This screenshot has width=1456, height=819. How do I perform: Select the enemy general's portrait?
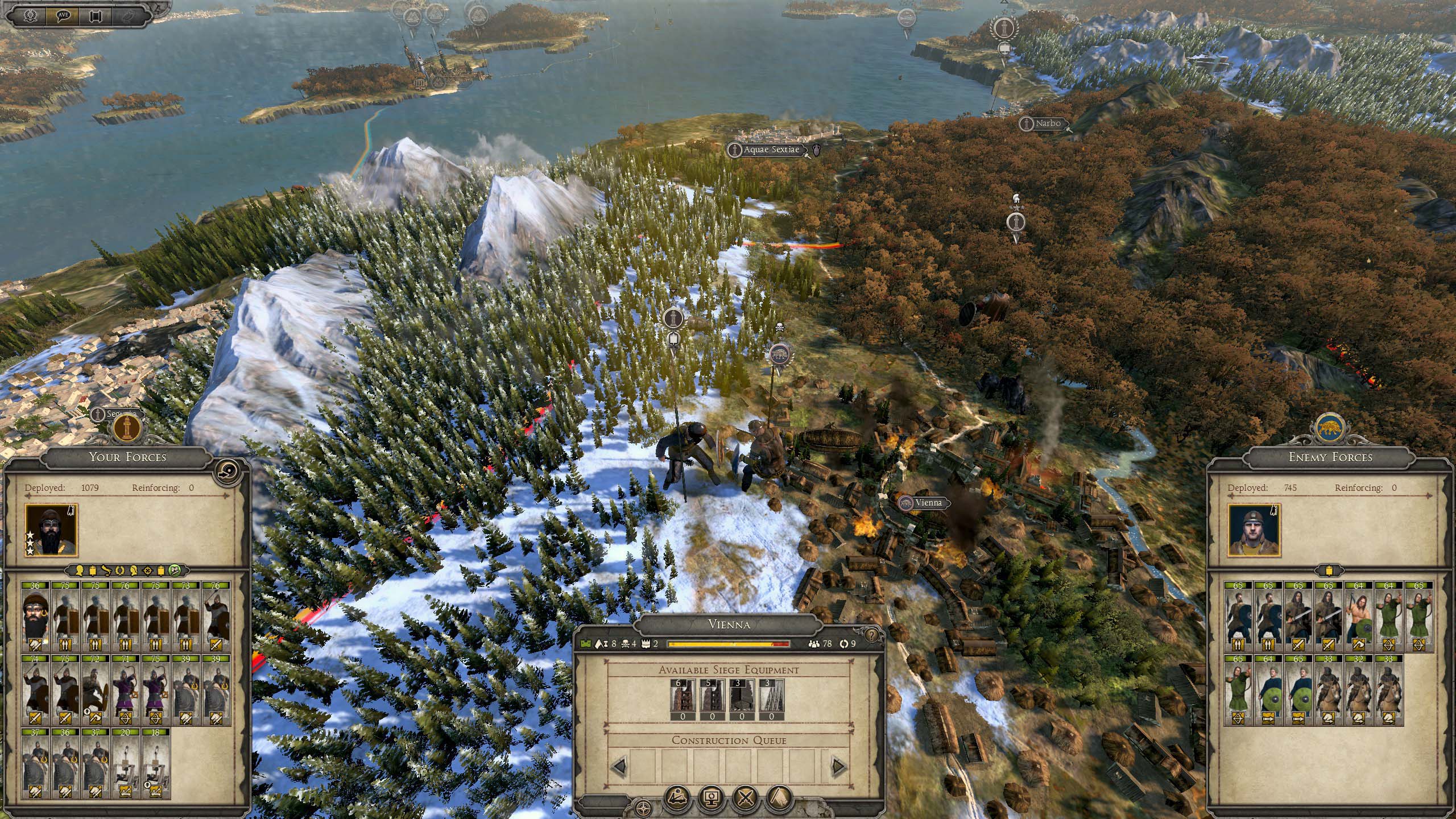1254,531
